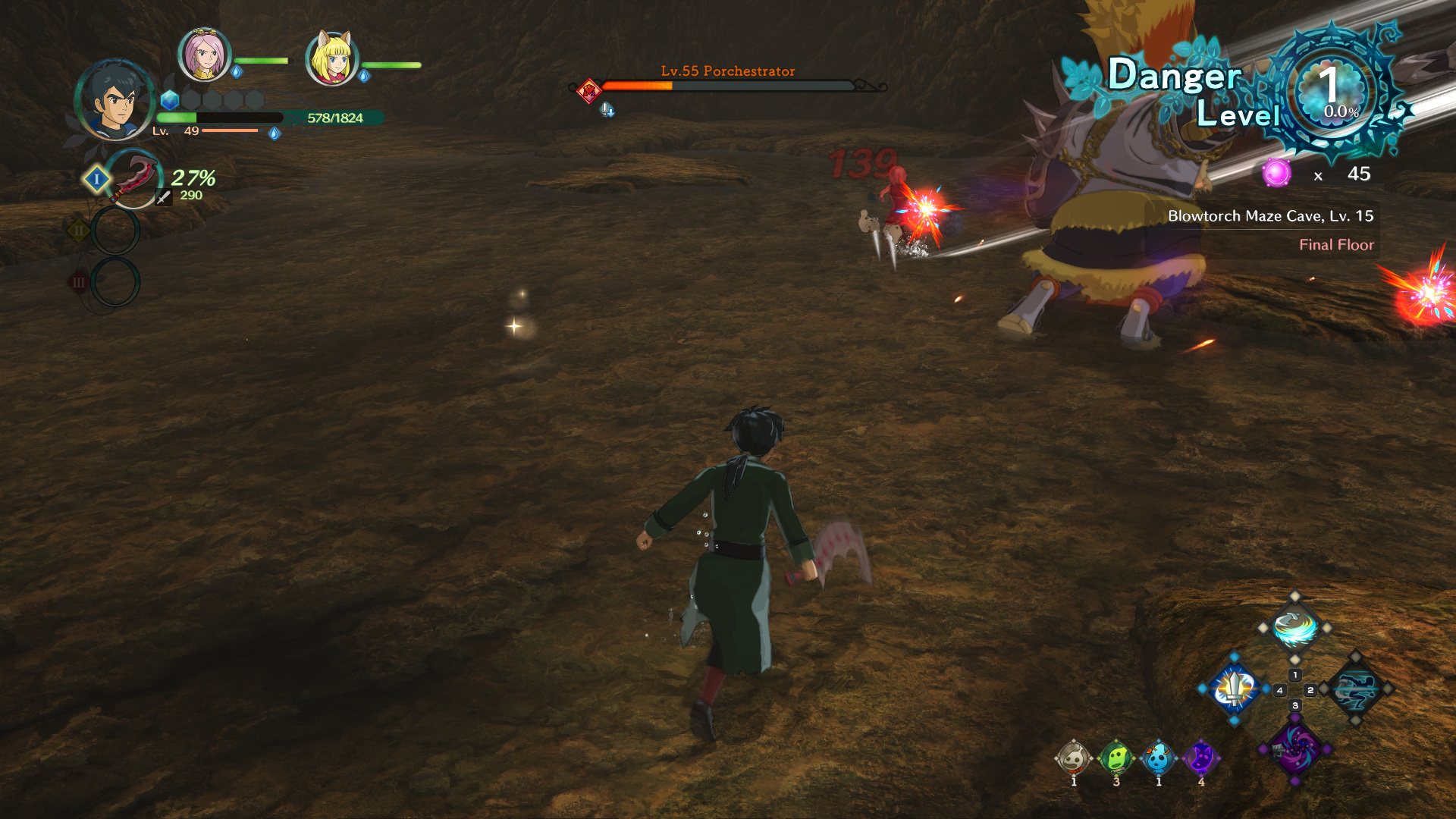Click the pink orb counter icon
The height and width of the screenshot is (819, 1456).
tap(1276, 174)
